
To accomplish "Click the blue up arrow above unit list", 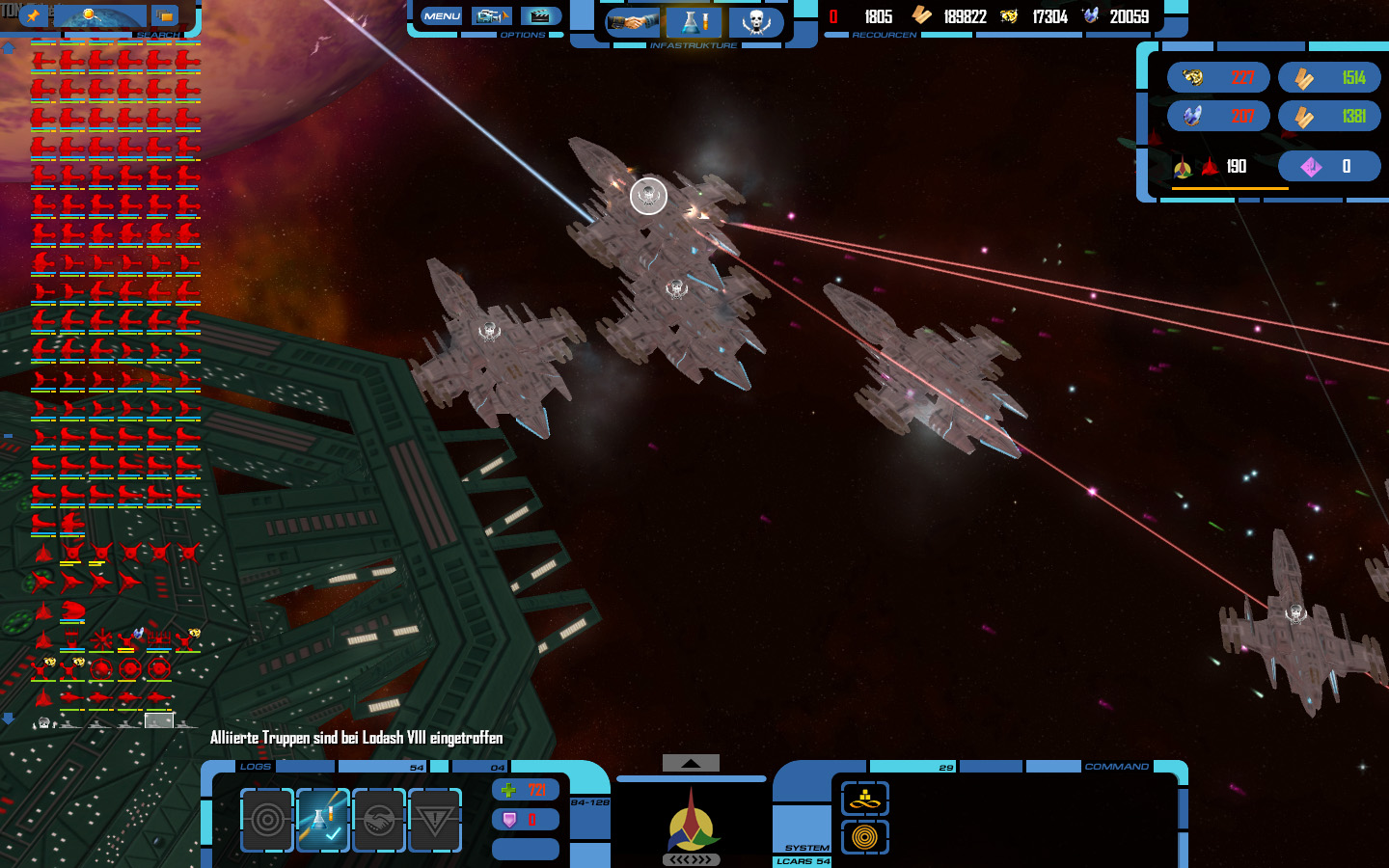I will (x=8, y=47).
